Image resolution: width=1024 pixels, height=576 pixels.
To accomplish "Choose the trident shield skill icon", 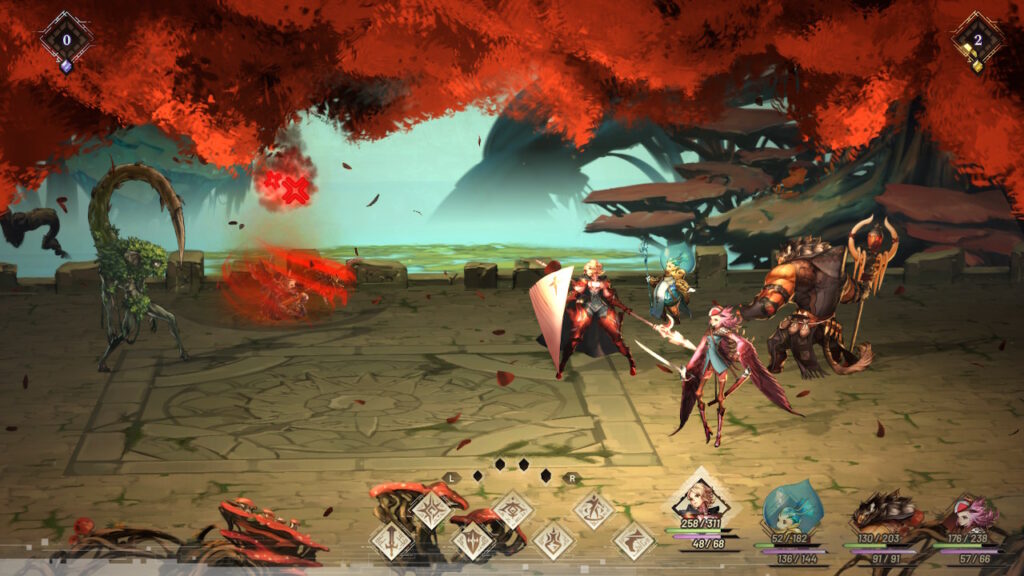I will [x=472, y=541].
